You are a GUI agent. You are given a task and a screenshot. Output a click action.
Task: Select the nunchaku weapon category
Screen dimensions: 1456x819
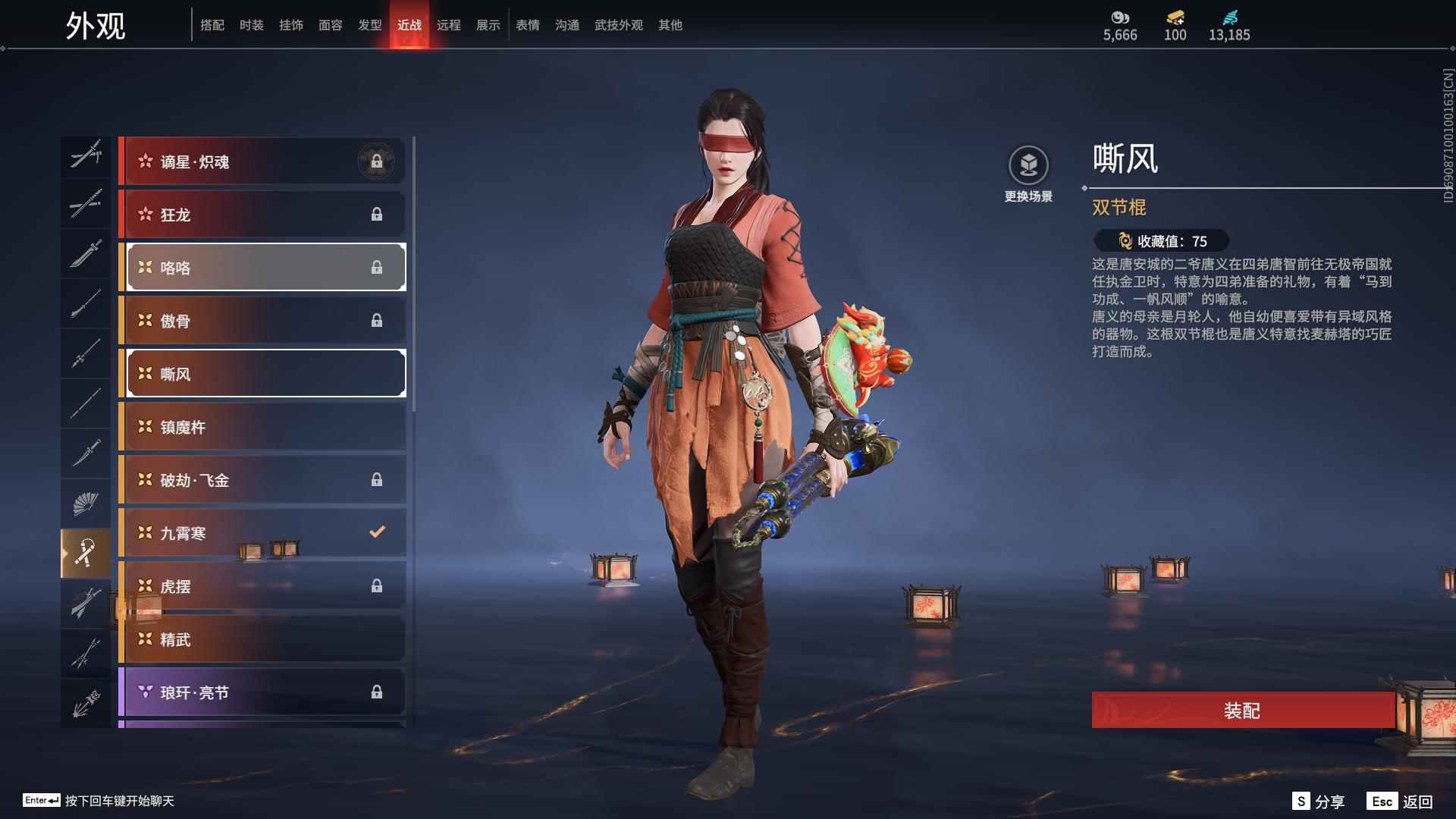click(86, 551)
